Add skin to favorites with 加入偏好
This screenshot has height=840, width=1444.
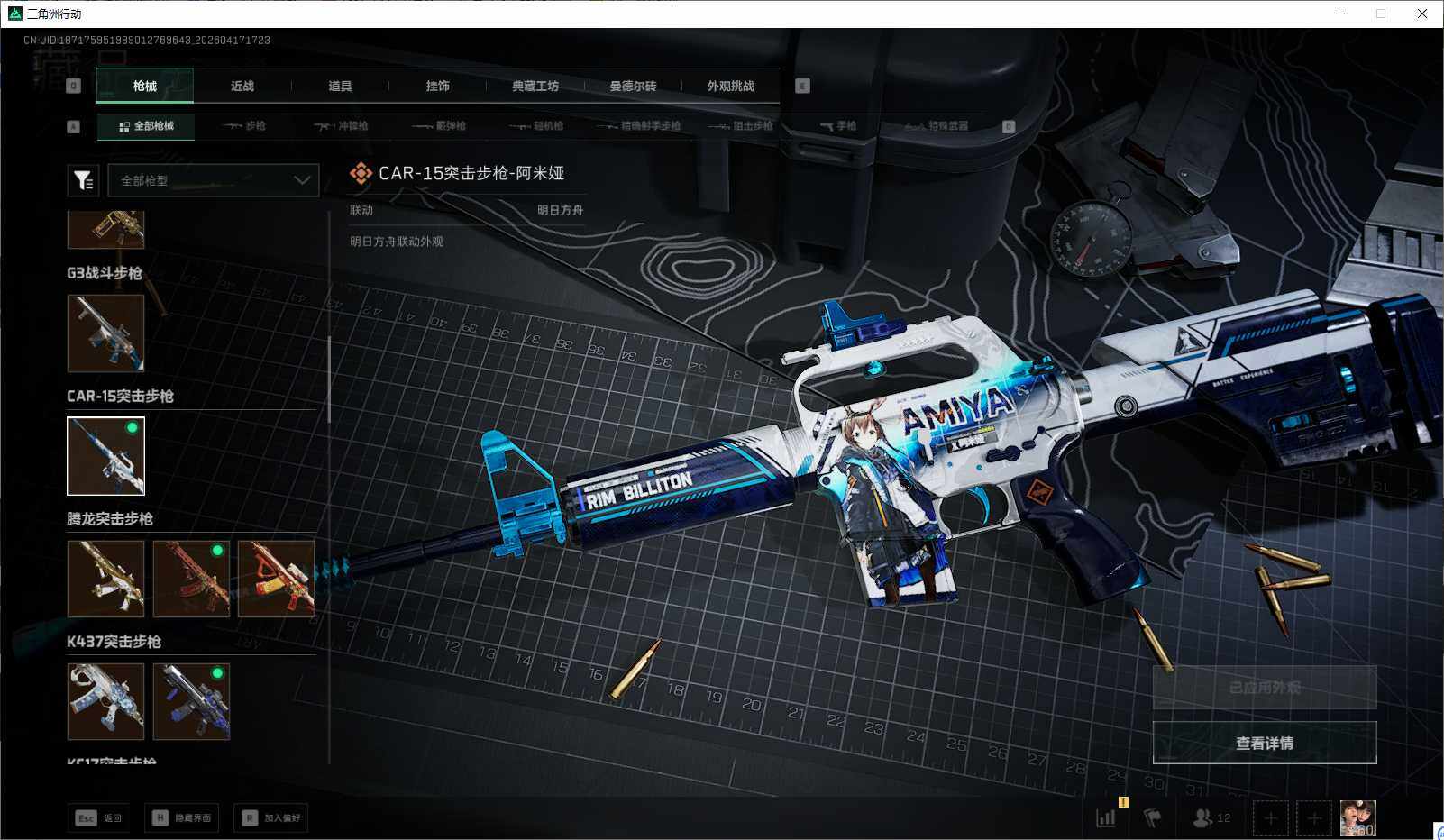pyautogui.click(x=271, y=818)
